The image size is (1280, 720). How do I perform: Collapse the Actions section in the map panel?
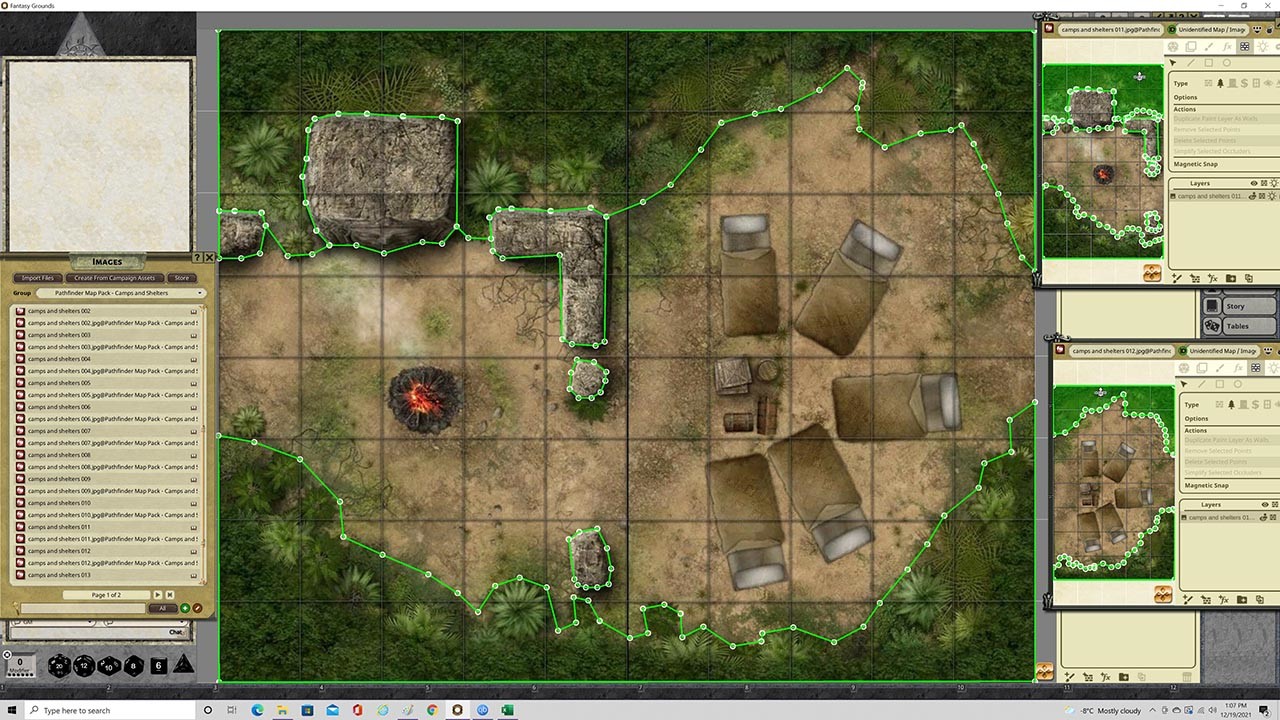pyautogui.click(x=1186, y=109)
